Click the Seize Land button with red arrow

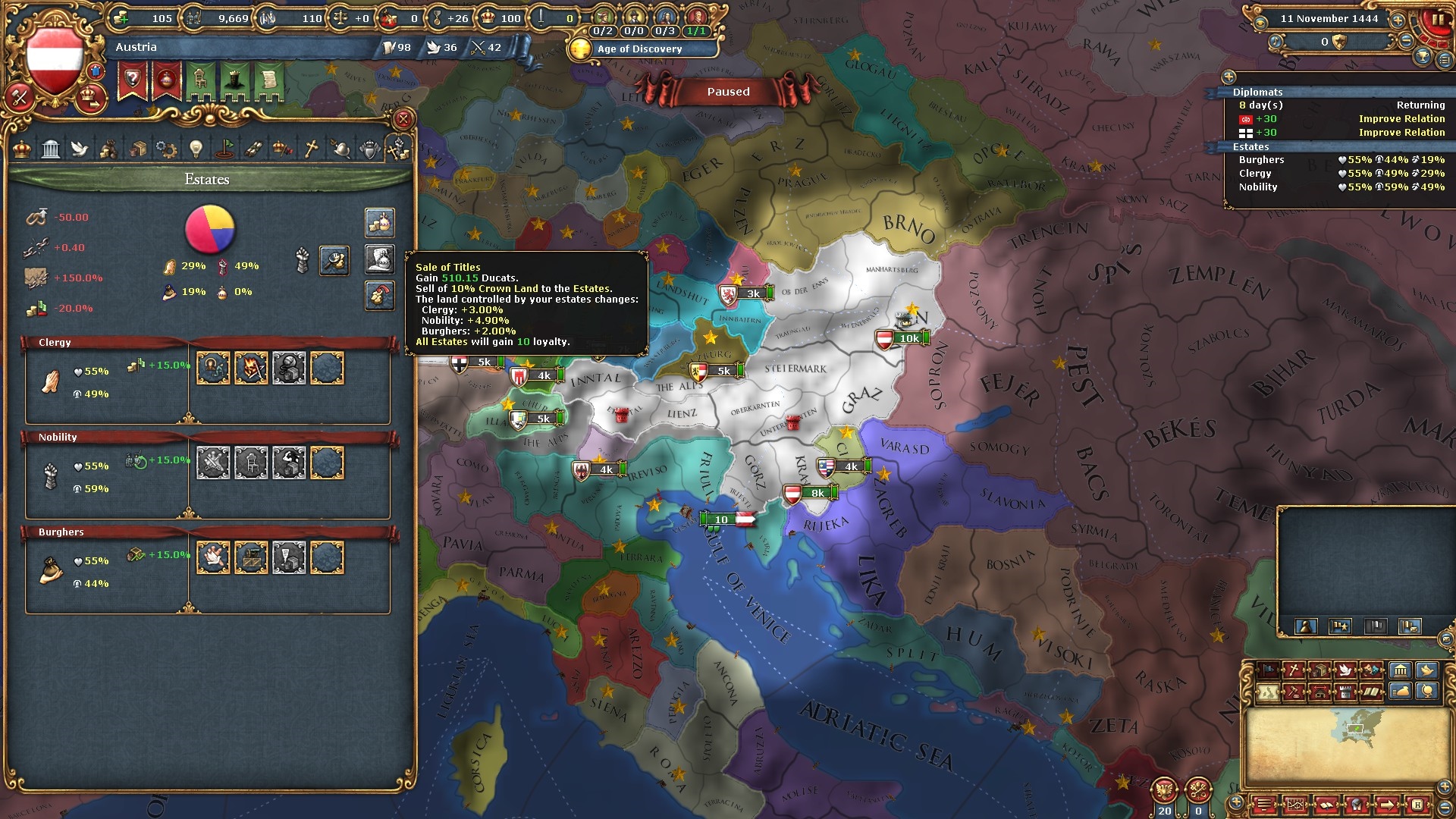pos(379,296)
